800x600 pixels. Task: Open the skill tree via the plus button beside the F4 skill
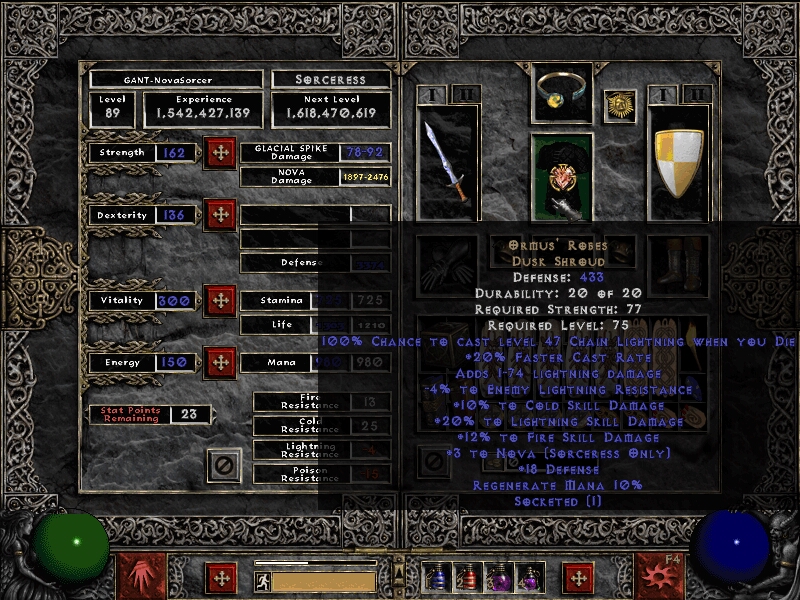[577, 578]
